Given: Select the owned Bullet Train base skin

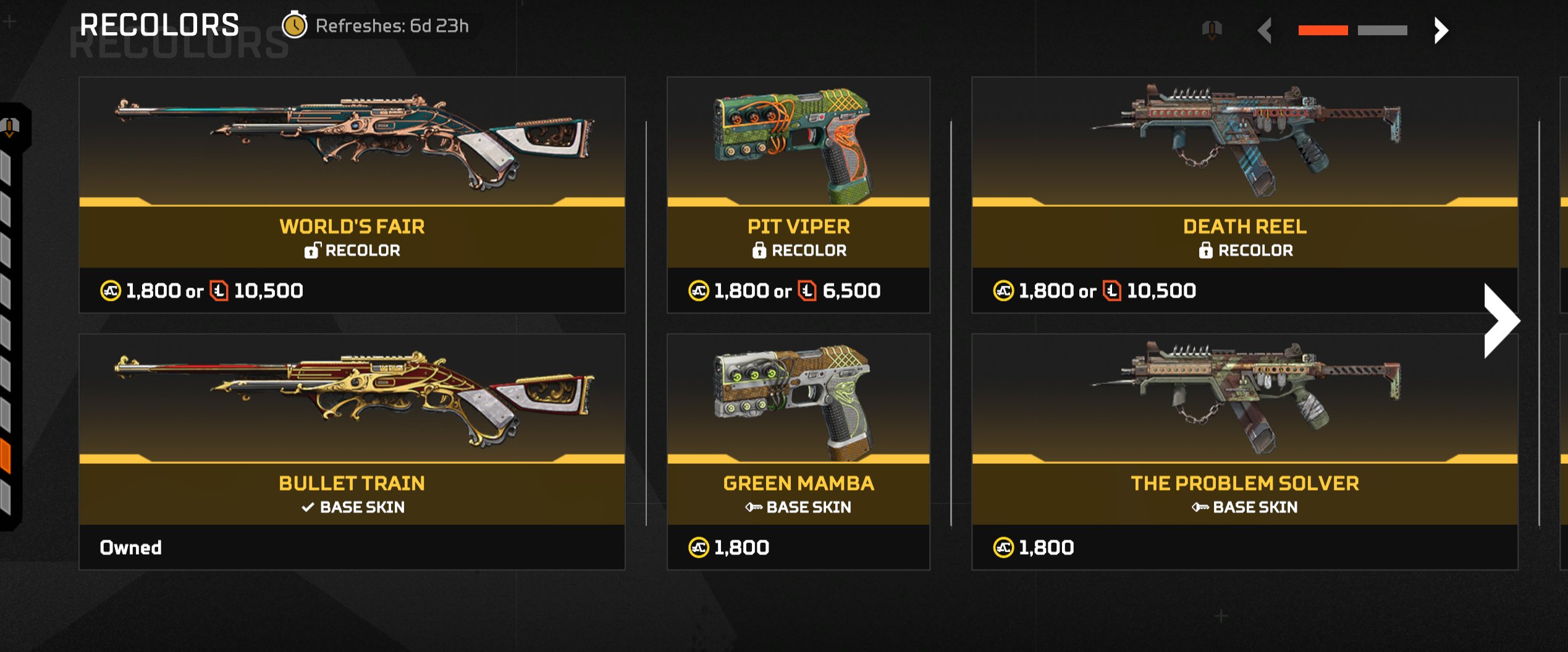Looking at the screenshot, I should 352,451.
